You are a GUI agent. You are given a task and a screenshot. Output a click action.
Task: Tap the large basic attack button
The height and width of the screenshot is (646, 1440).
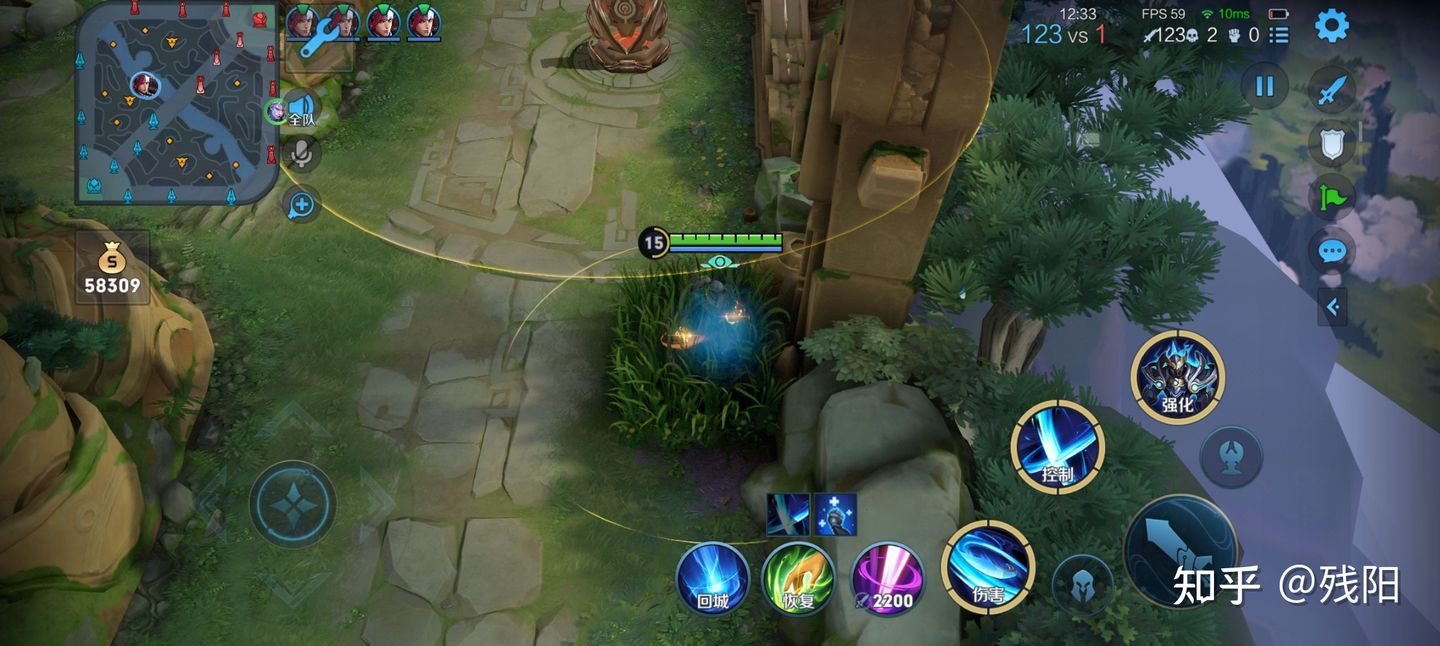pos(1180,552)
